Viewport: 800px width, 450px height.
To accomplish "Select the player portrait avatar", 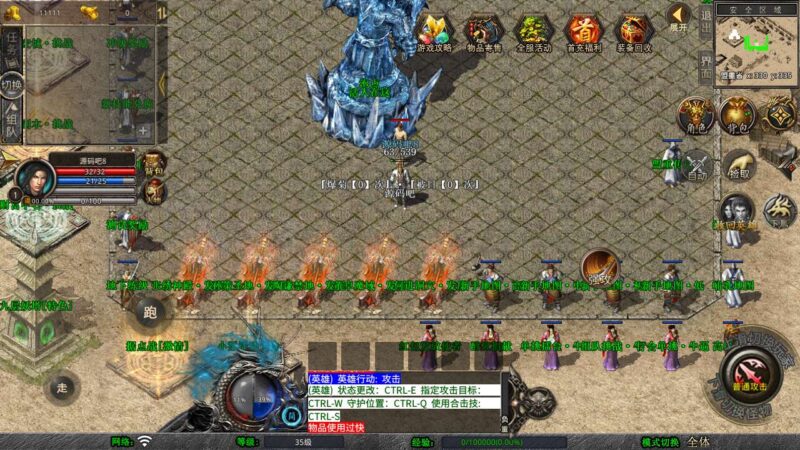I will pyautogui.click(x=35, y=178).
